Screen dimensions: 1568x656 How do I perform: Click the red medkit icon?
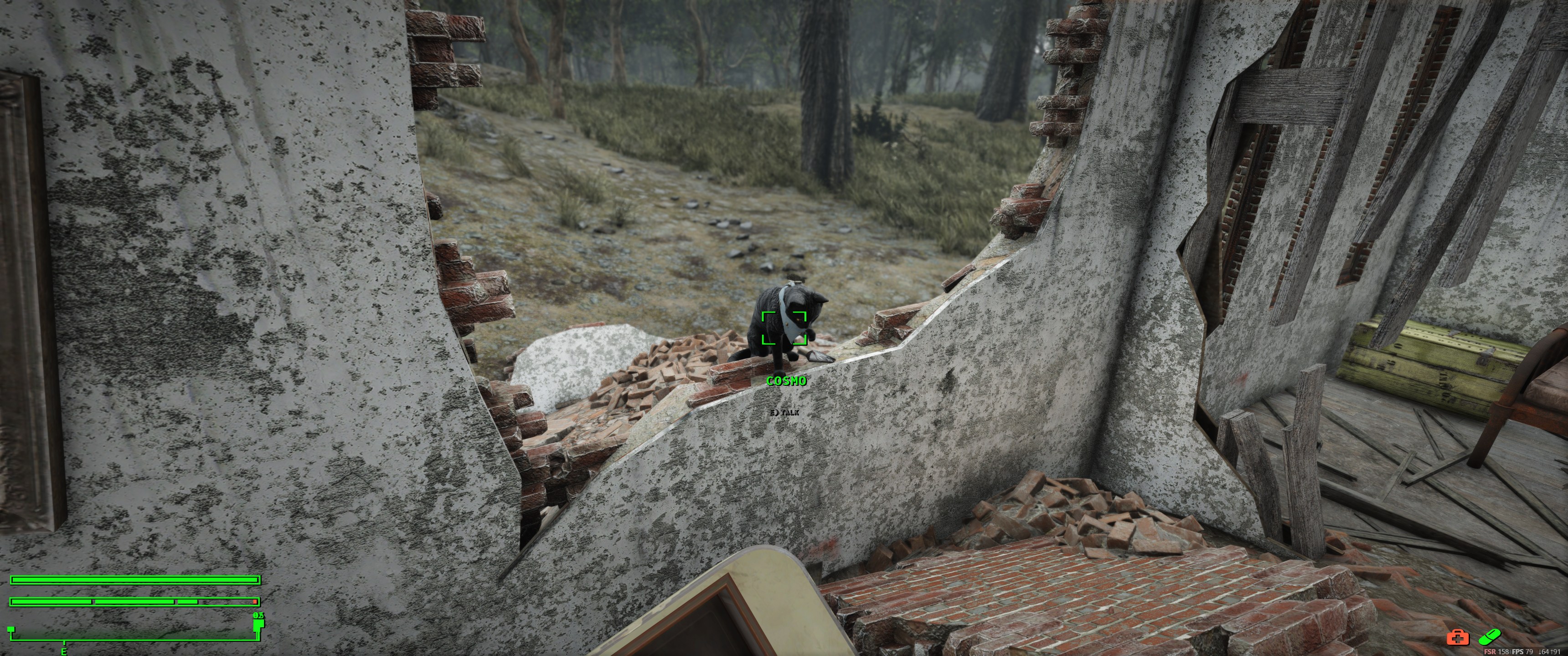coord(1458,637)
